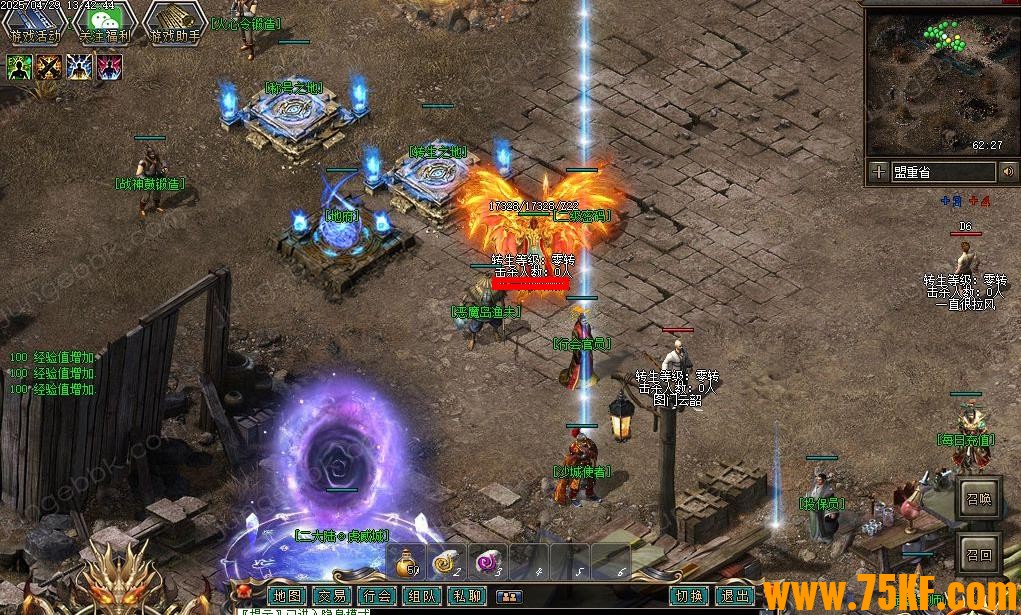Click the plus button beside the map name
The height and width of the screenshot is (615, 1021).
click(x=878, y=172)
